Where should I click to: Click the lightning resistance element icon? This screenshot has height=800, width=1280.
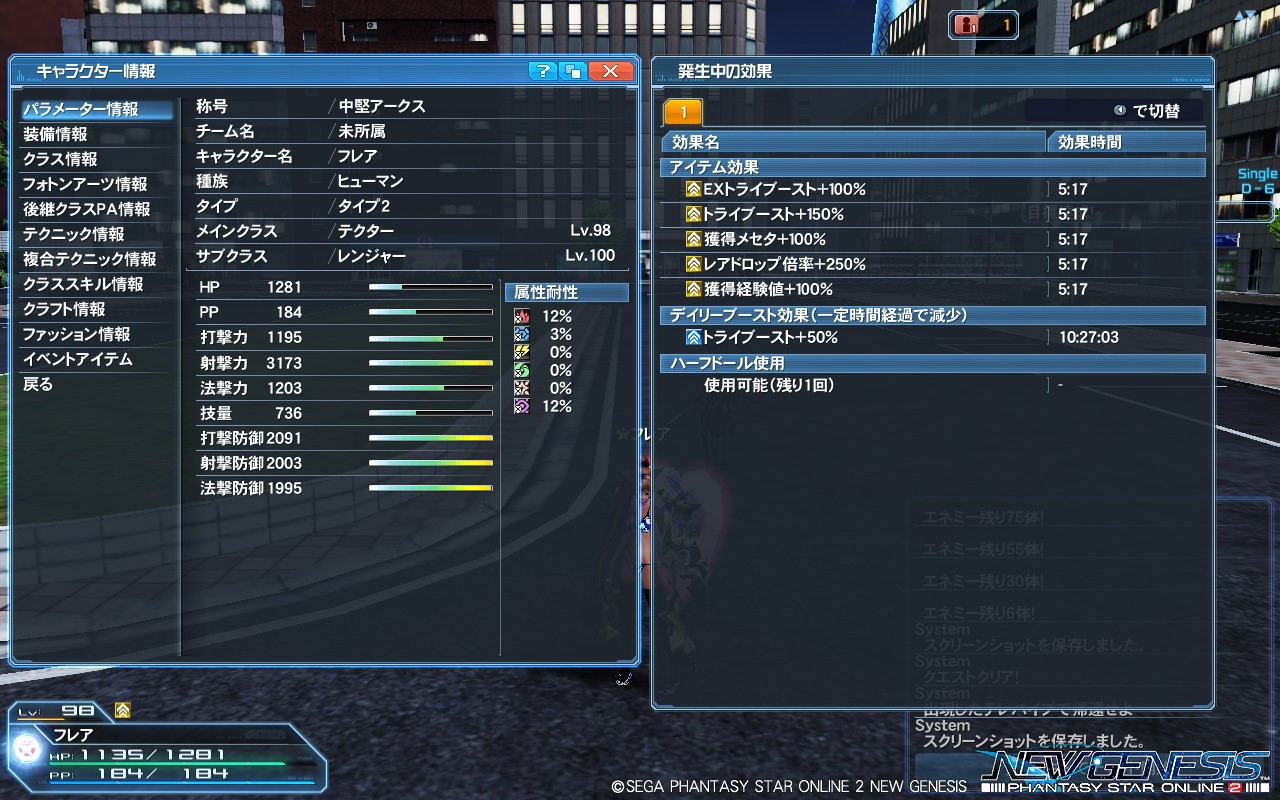pyautogui.click(x=522, y=352)
